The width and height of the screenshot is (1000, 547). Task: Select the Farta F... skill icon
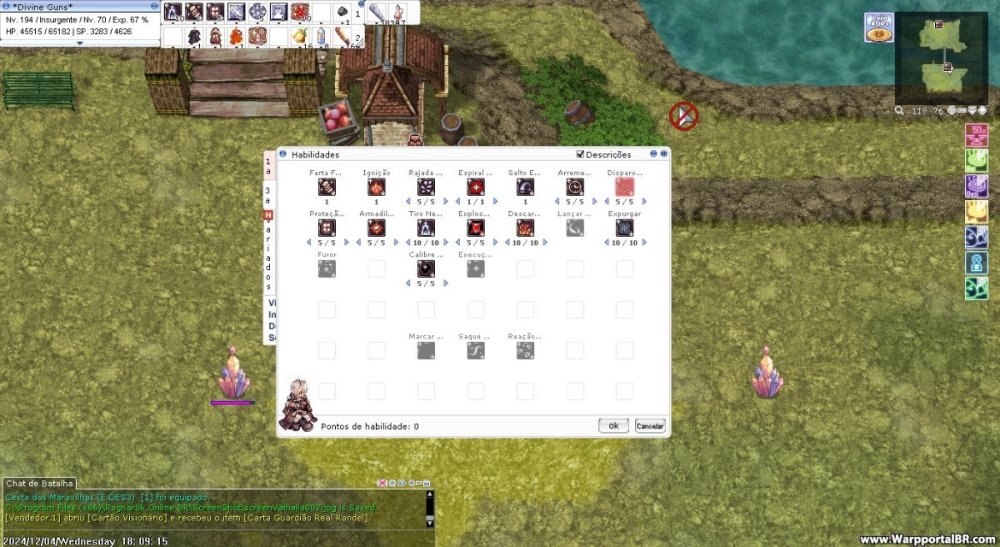pos(327,186)
